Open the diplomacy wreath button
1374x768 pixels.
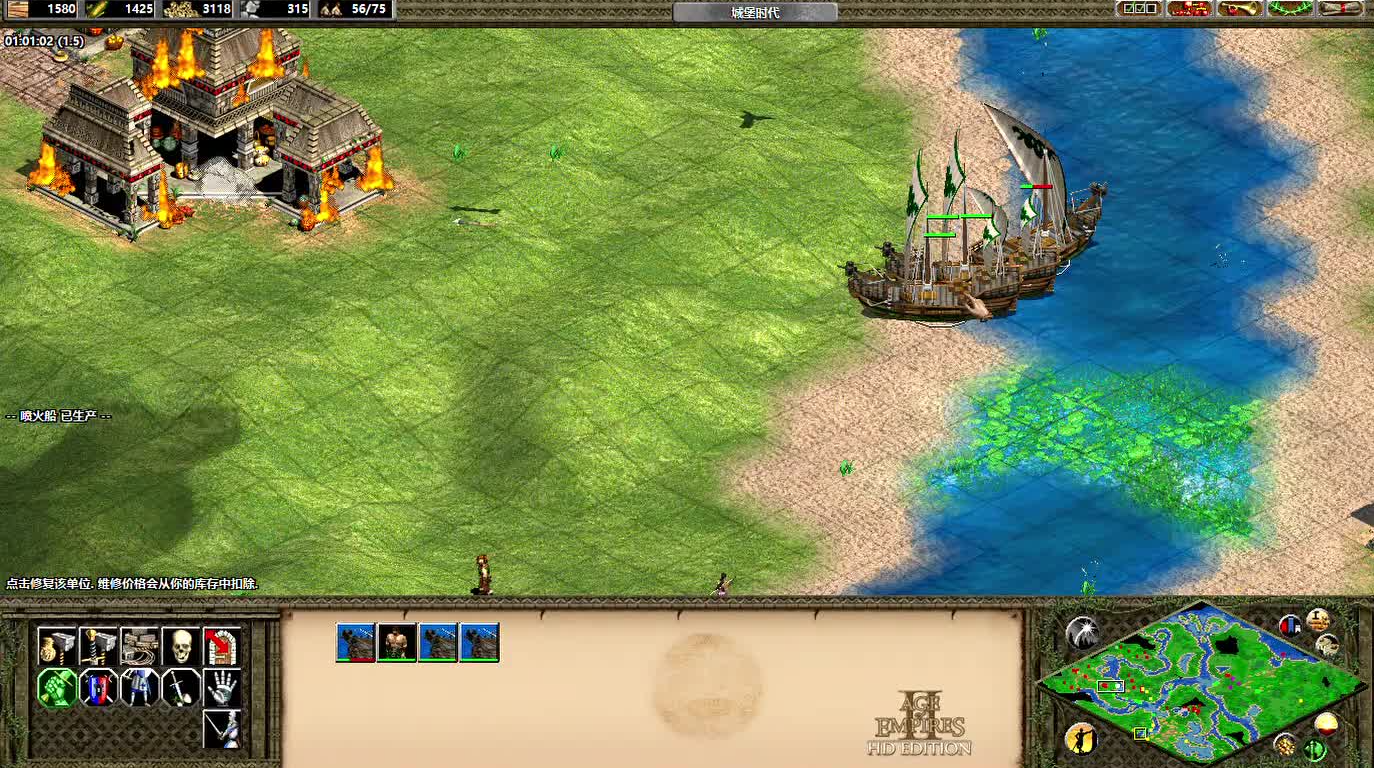tap(1290, 9)
